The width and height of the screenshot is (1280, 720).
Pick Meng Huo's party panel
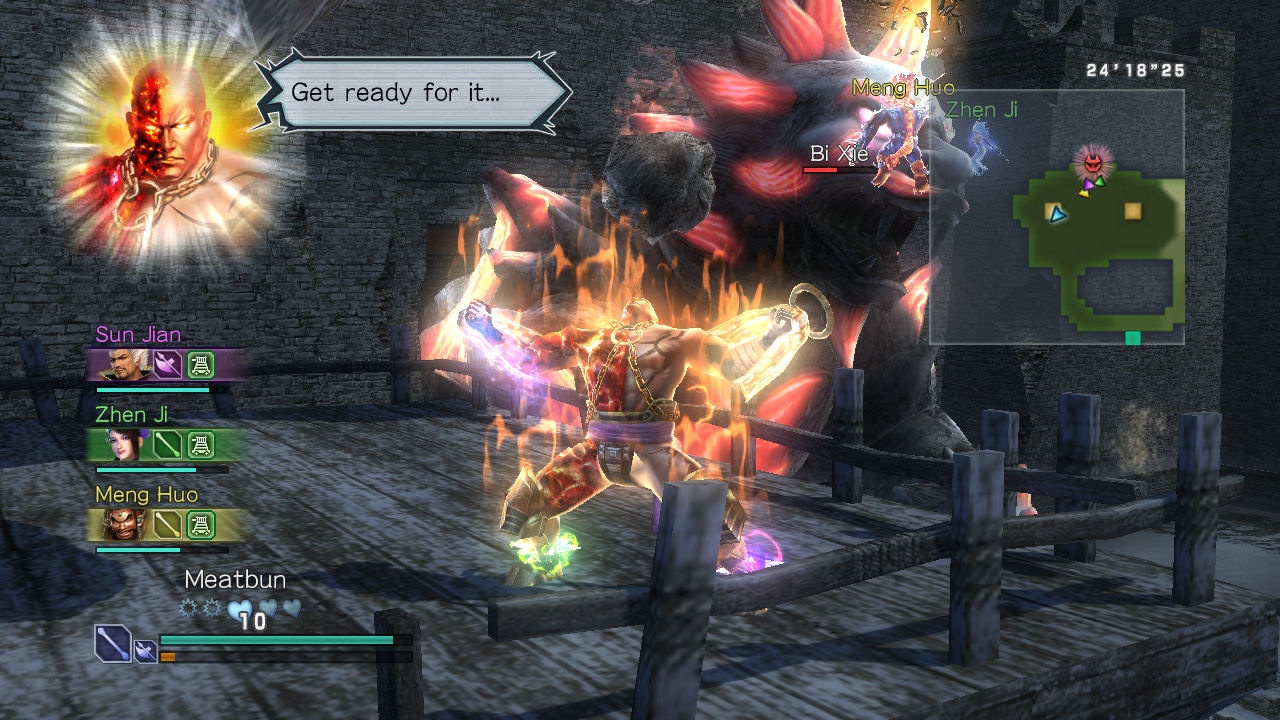coord(166,524)
